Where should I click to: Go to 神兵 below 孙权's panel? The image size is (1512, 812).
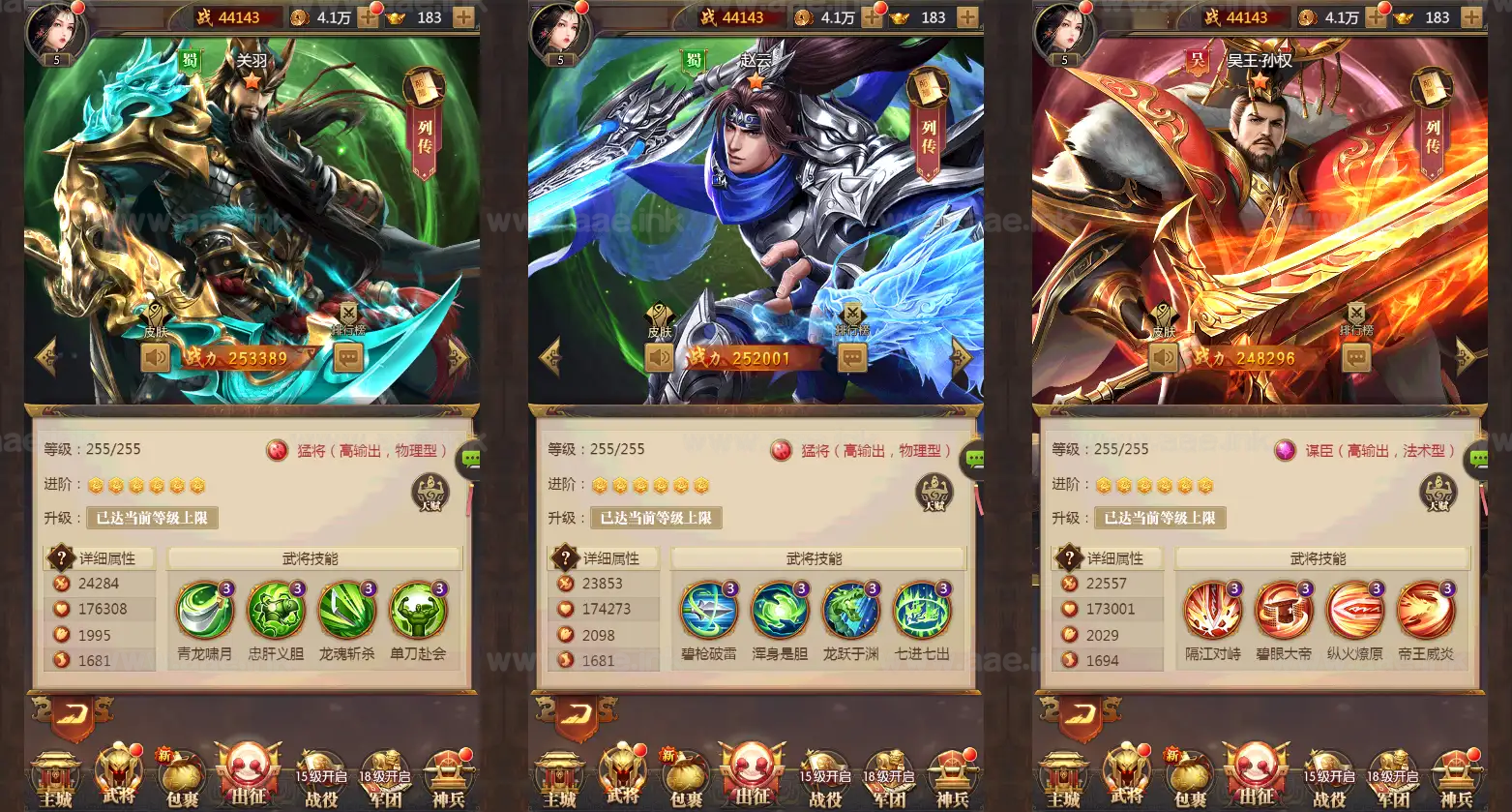pos(1456,776)
